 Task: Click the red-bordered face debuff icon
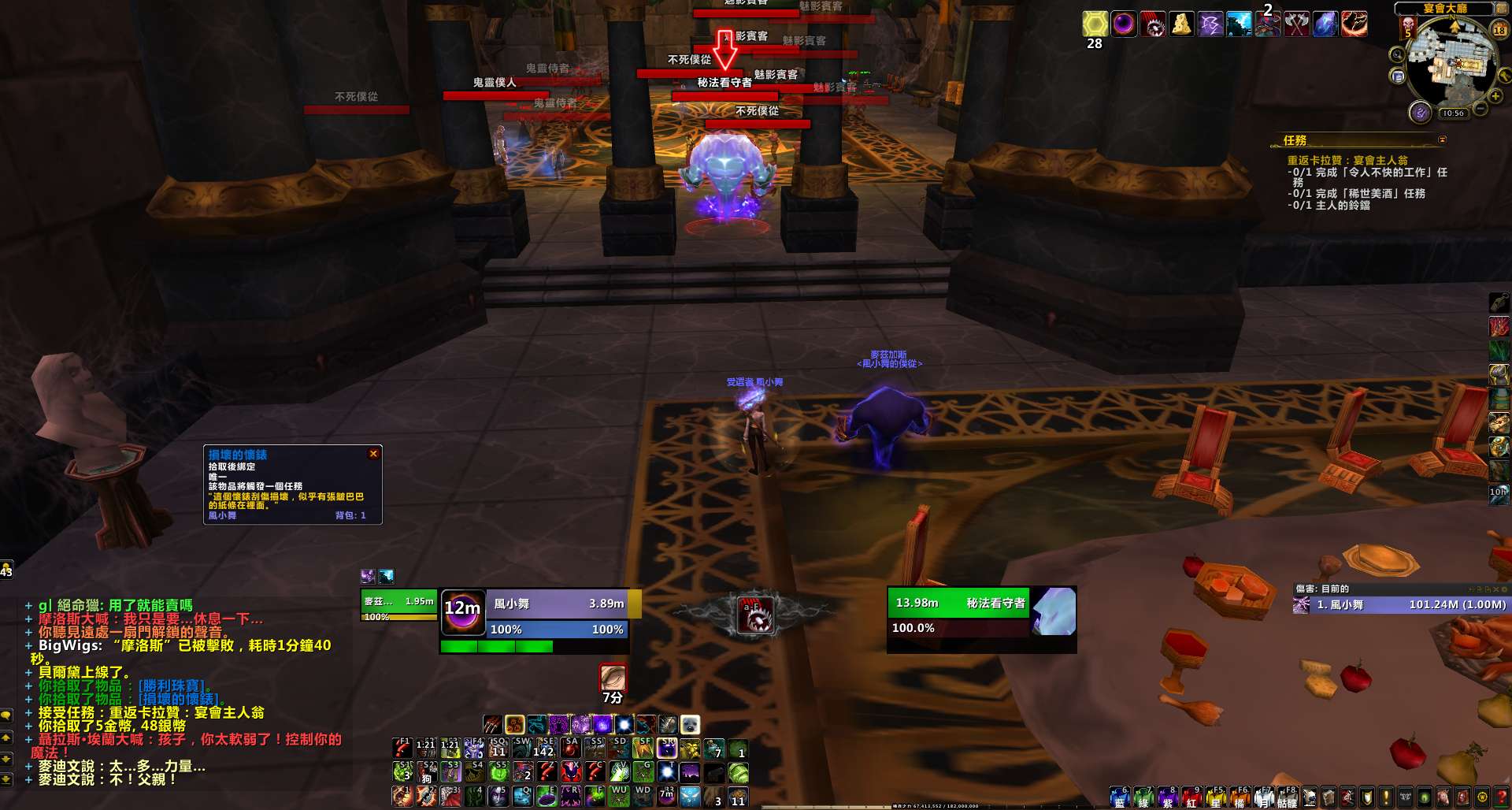tap(613, 677)
